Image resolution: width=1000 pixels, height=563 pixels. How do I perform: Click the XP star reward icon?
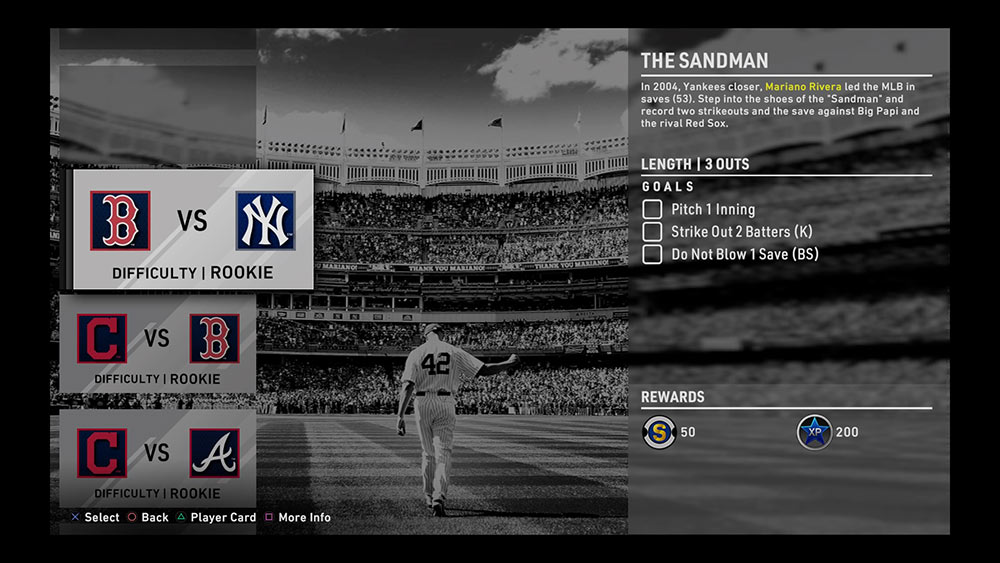(x=814, y=432)
